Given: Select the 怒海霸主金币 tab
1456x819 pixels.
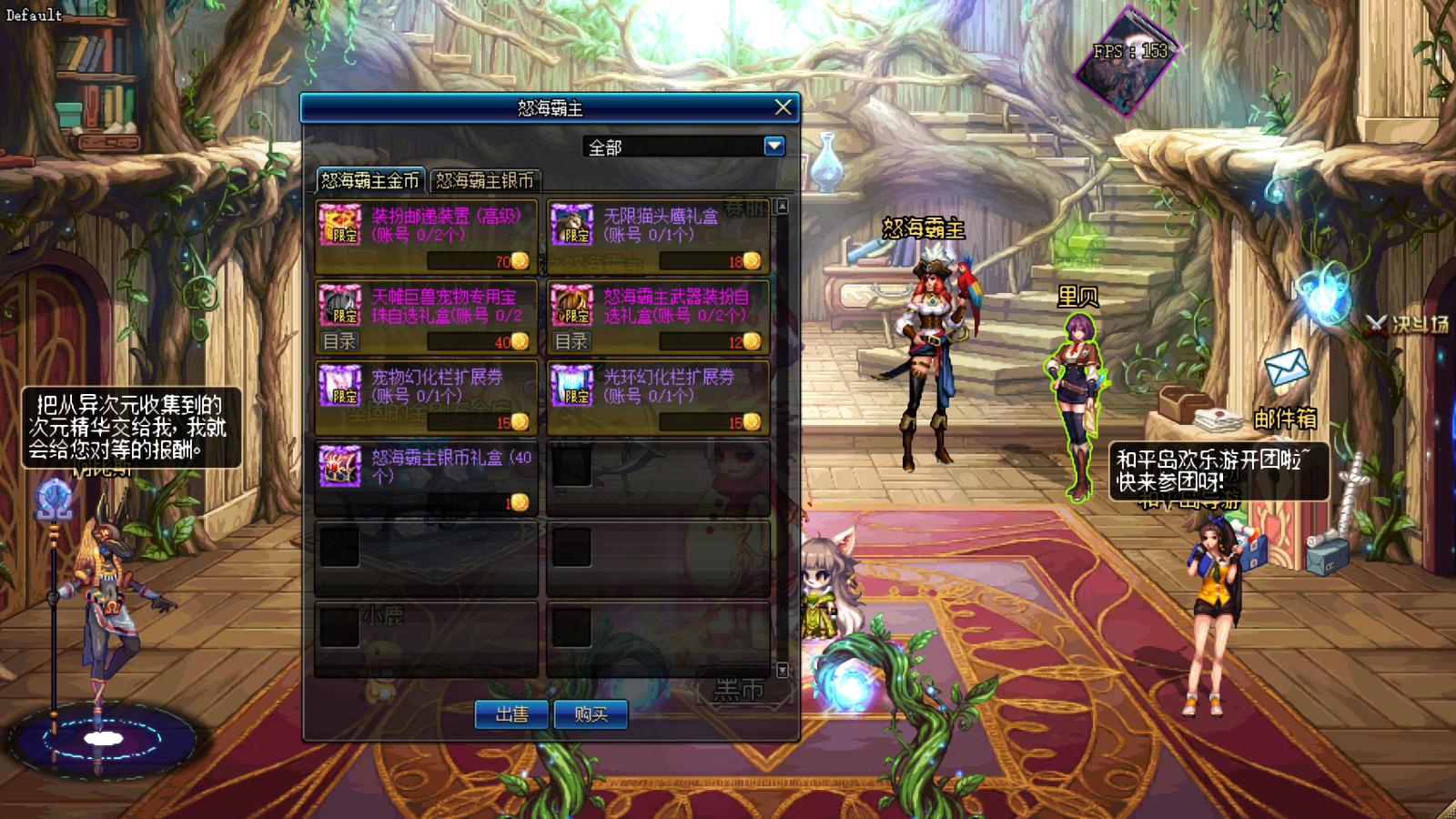Looking at the screenshot, I should pyautogui.click(x=370, y=180).
